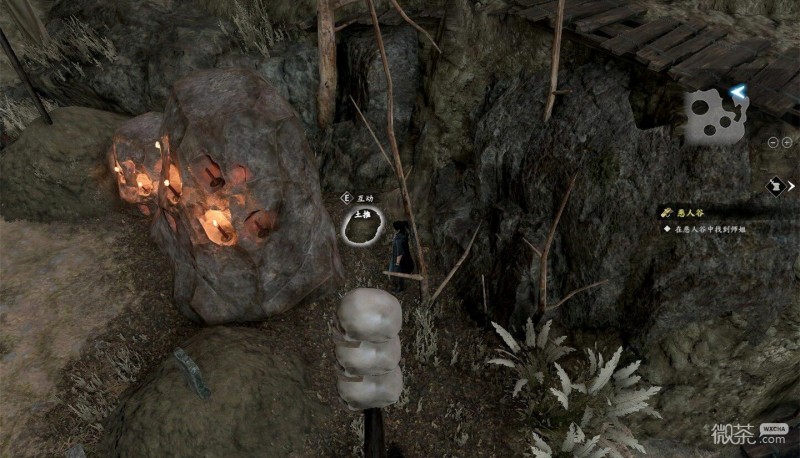Open the minimap
This screenshot has width=800, height=458.
coord(717,114)
